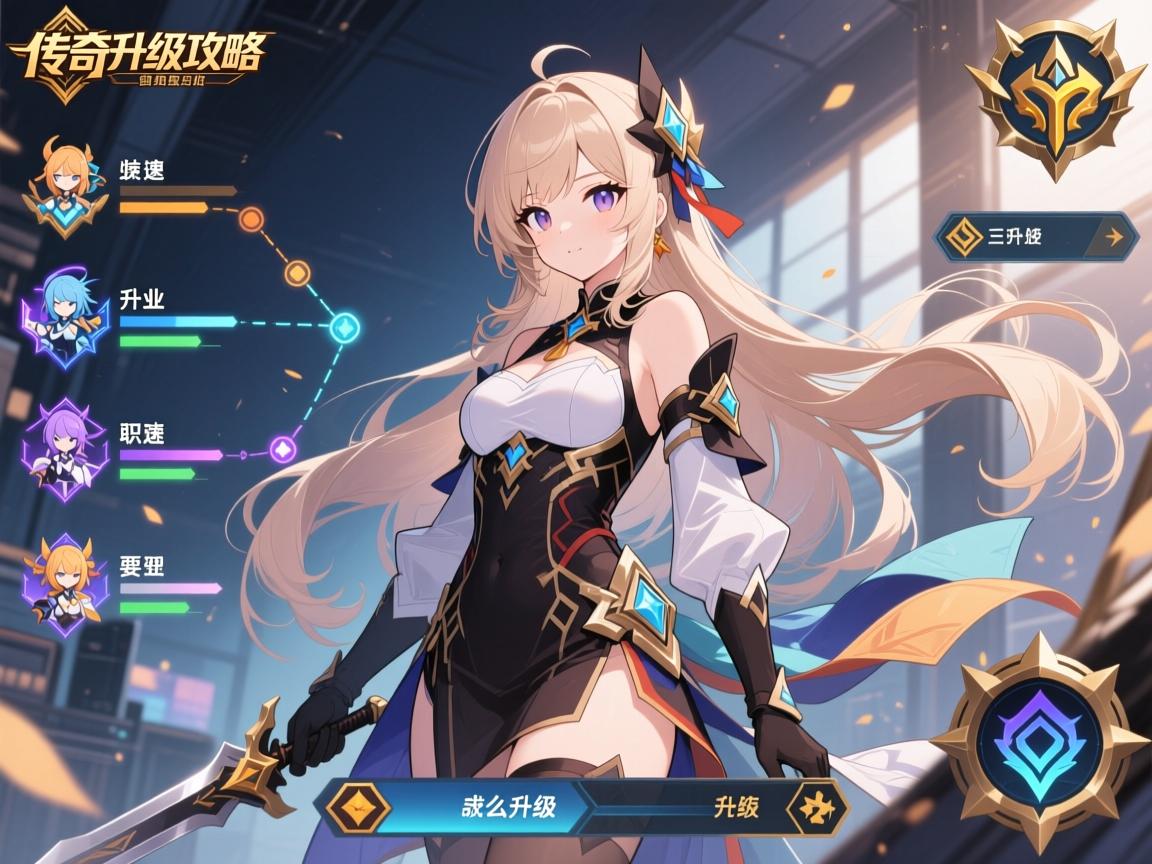Screen dimensions: 1152x864
Task: Click the purple diamond path node
Action: coord(283,449)
